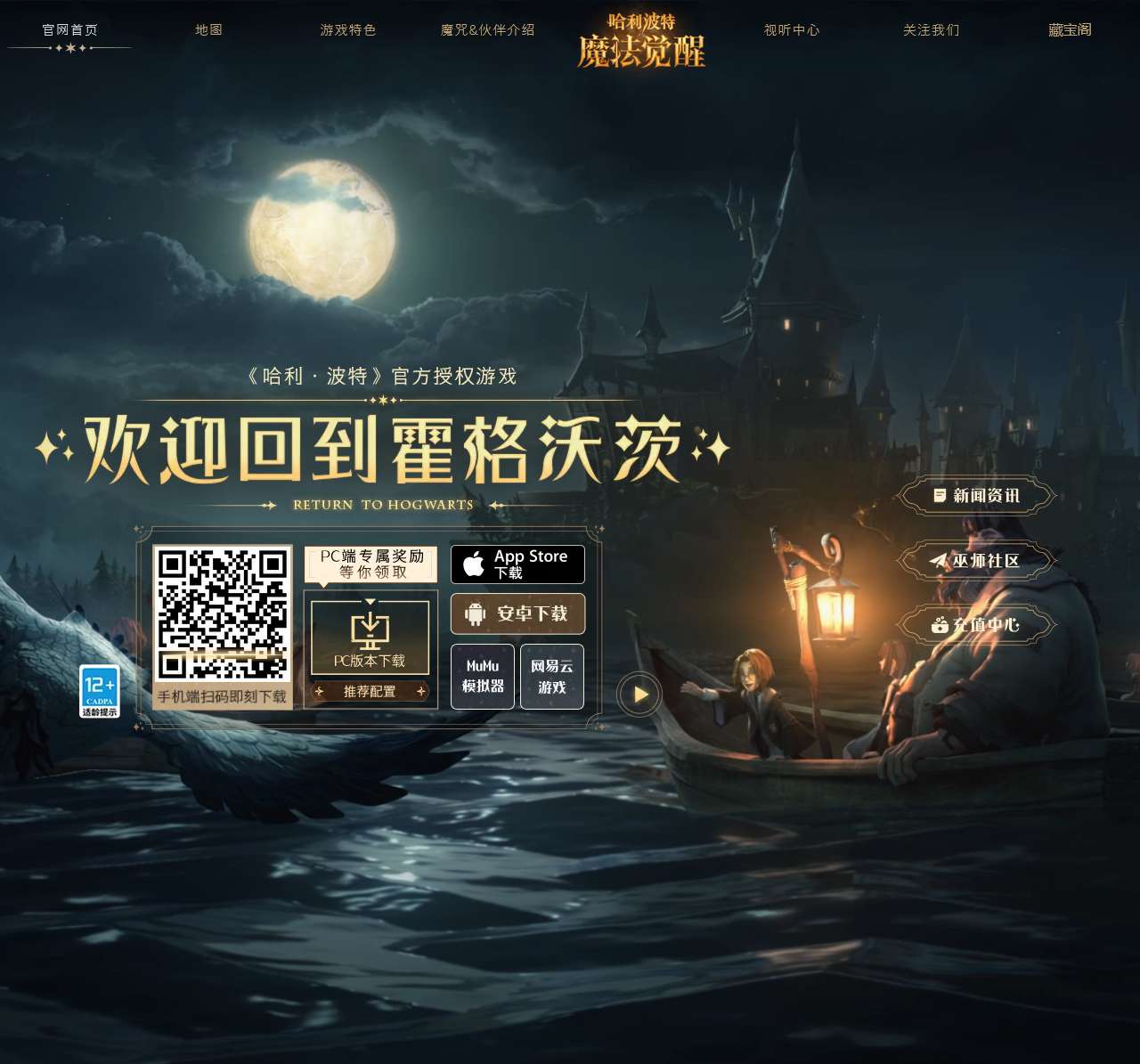Visit the 视听中心 media center
The image size is (1140, 1064).
pyautogui.click(x=791, y=29)
